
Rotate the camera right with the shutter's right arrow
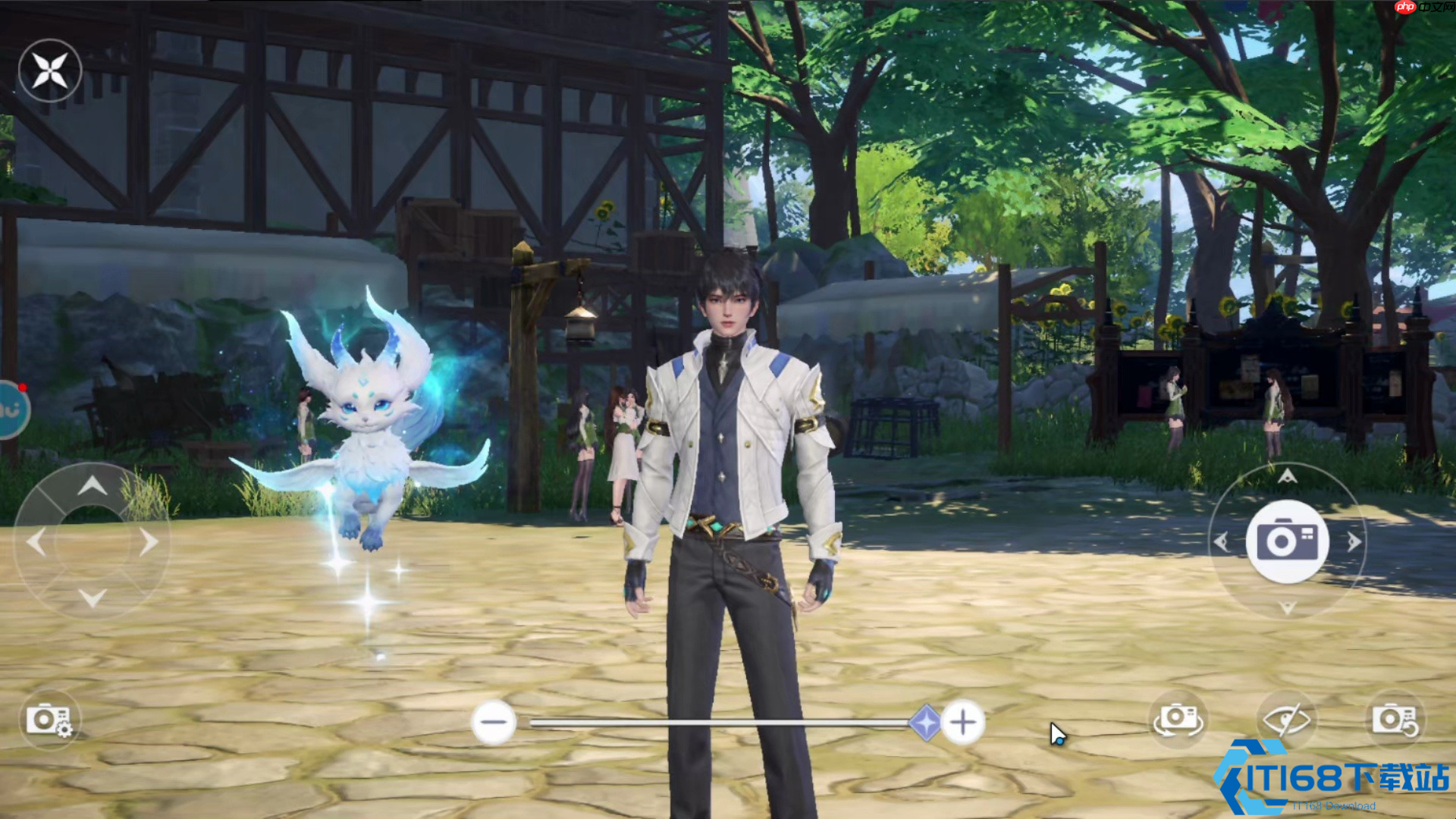pos(1354,541)
